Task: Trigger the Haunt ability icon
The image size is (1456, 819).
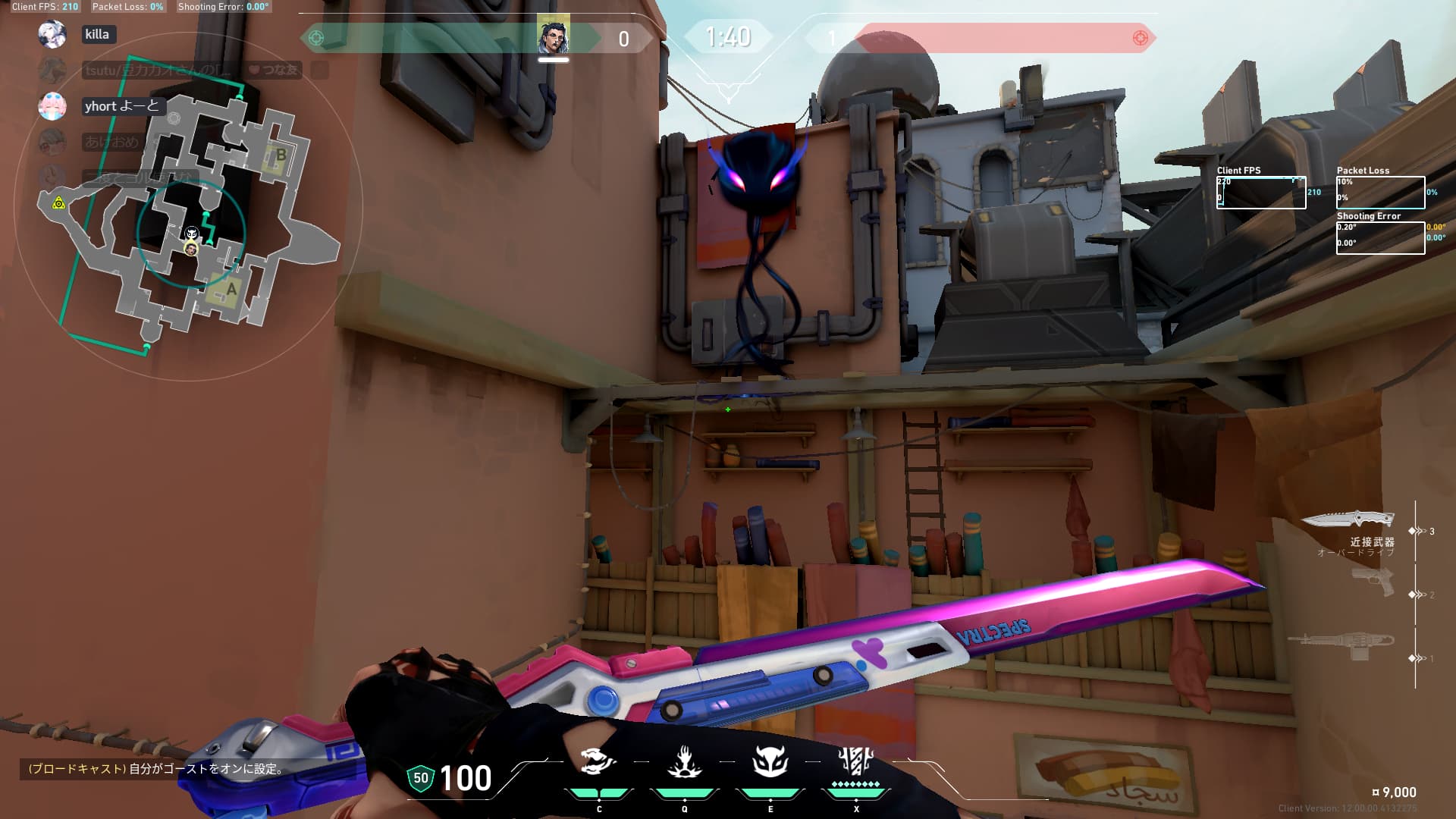Action: coord(770,761)
